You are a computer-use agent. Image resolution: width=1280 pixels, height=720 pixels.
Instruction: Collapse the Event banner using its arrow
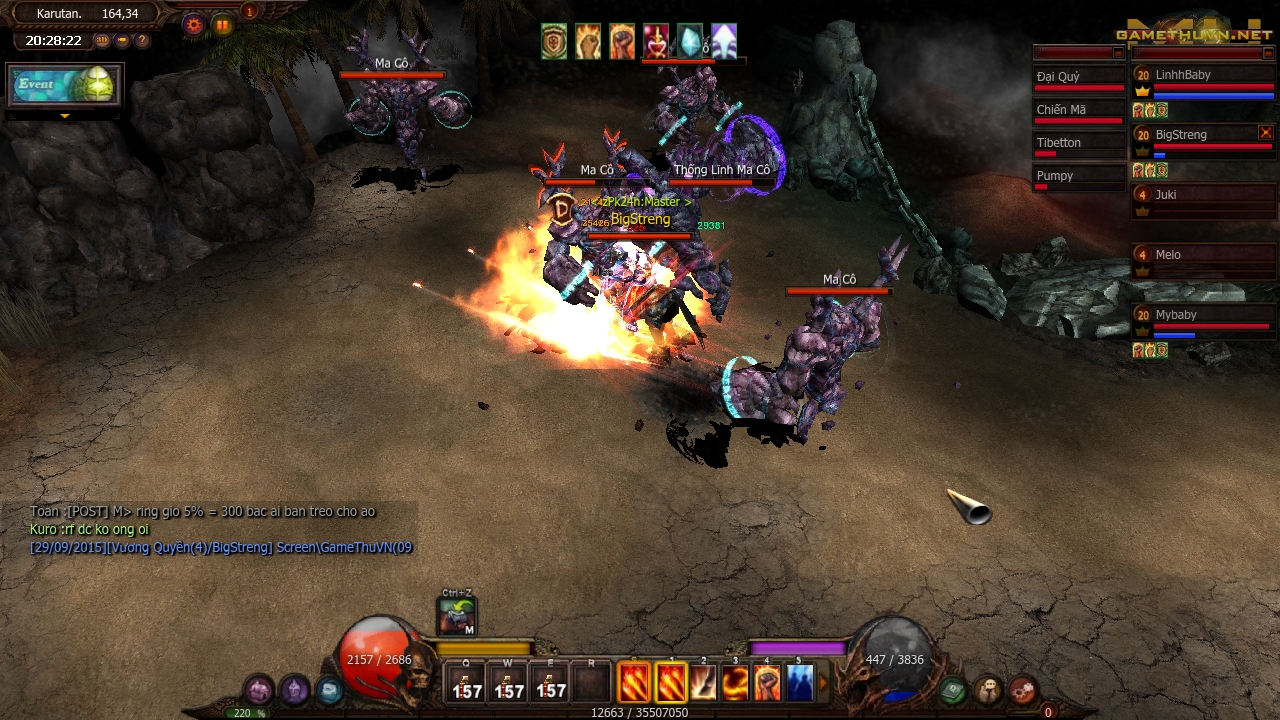(64, 117)
